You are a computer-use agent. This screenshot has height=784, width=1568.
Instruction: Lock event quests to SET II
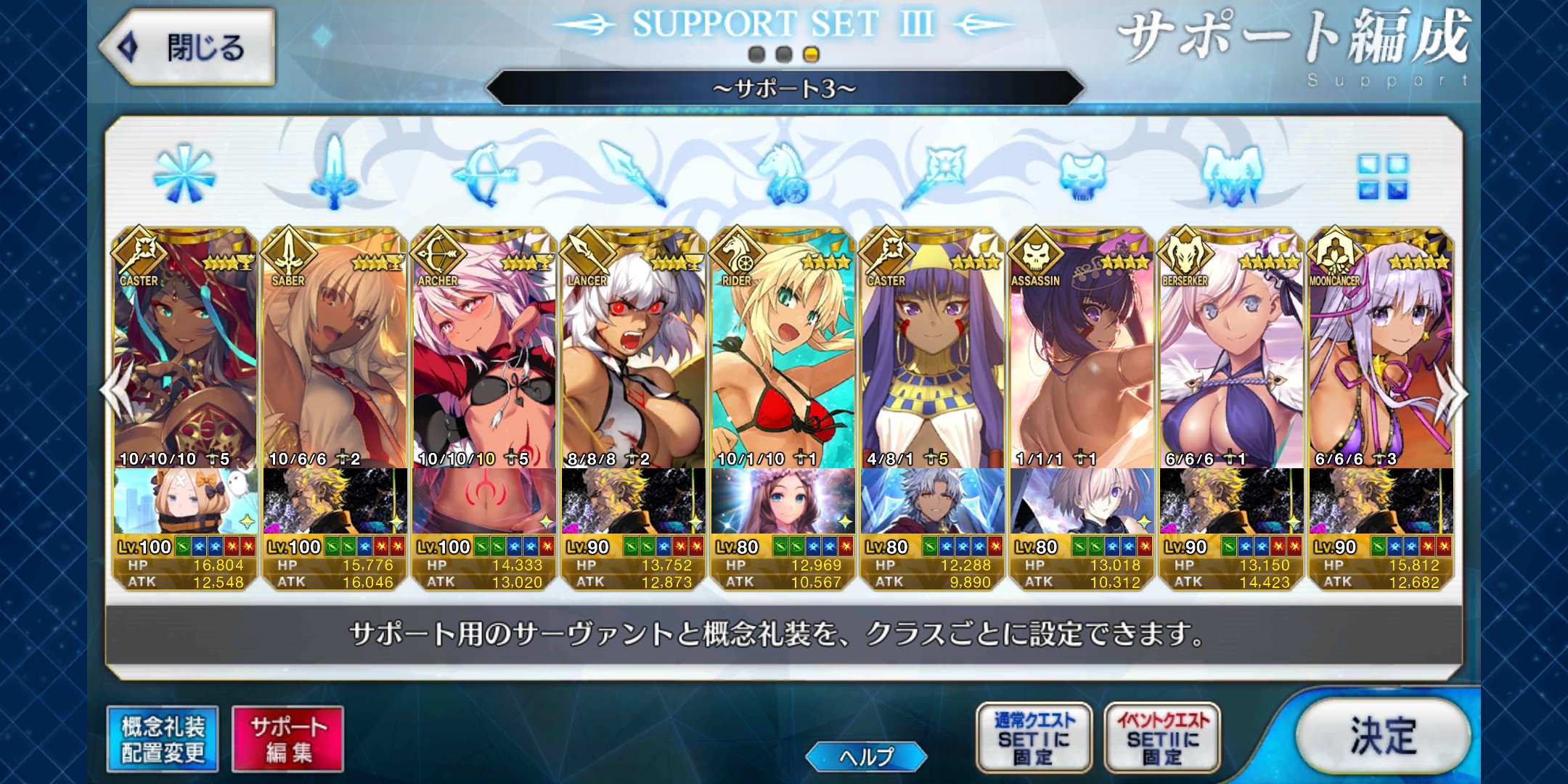[x=1162, y=737]
